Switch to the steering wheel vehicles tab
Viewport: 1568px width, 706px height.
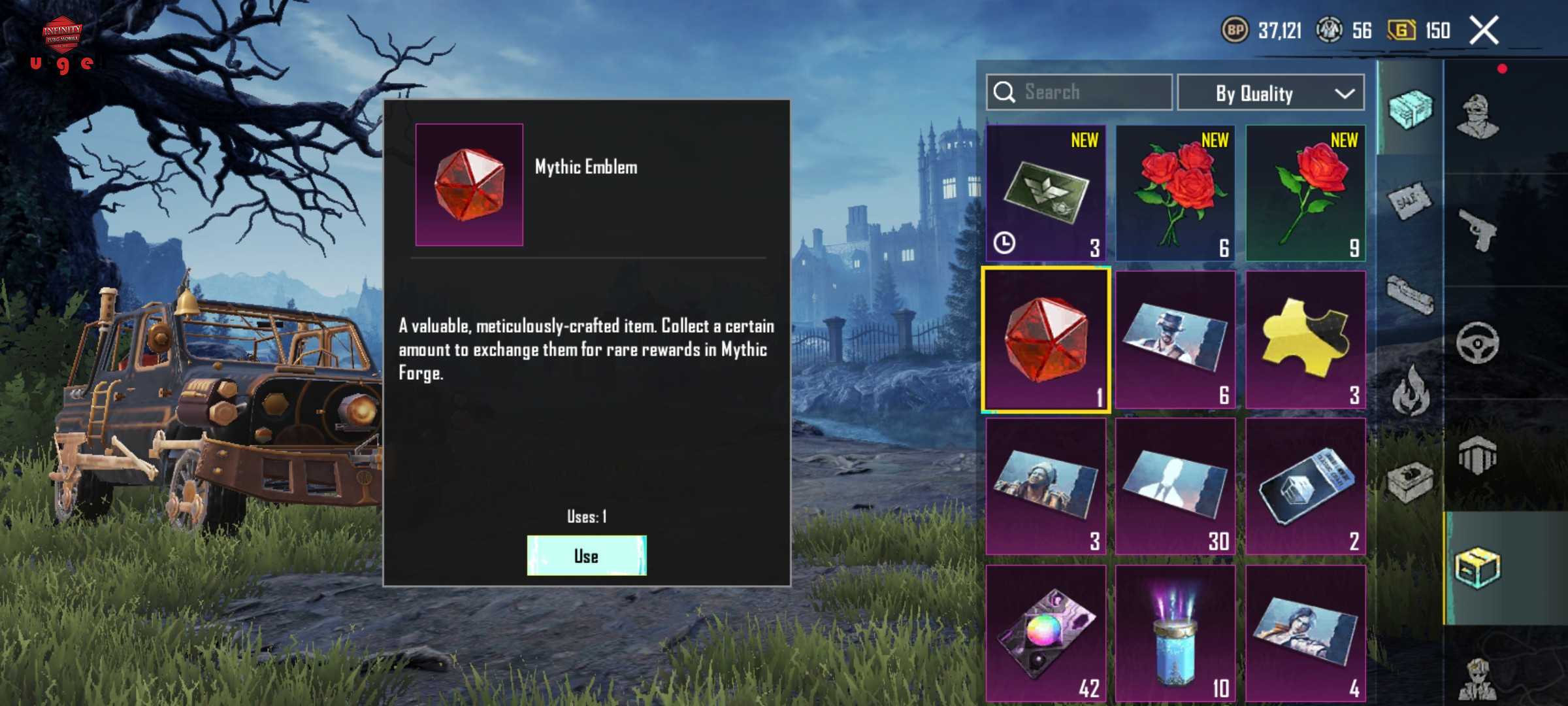(x=1477, y=342)
